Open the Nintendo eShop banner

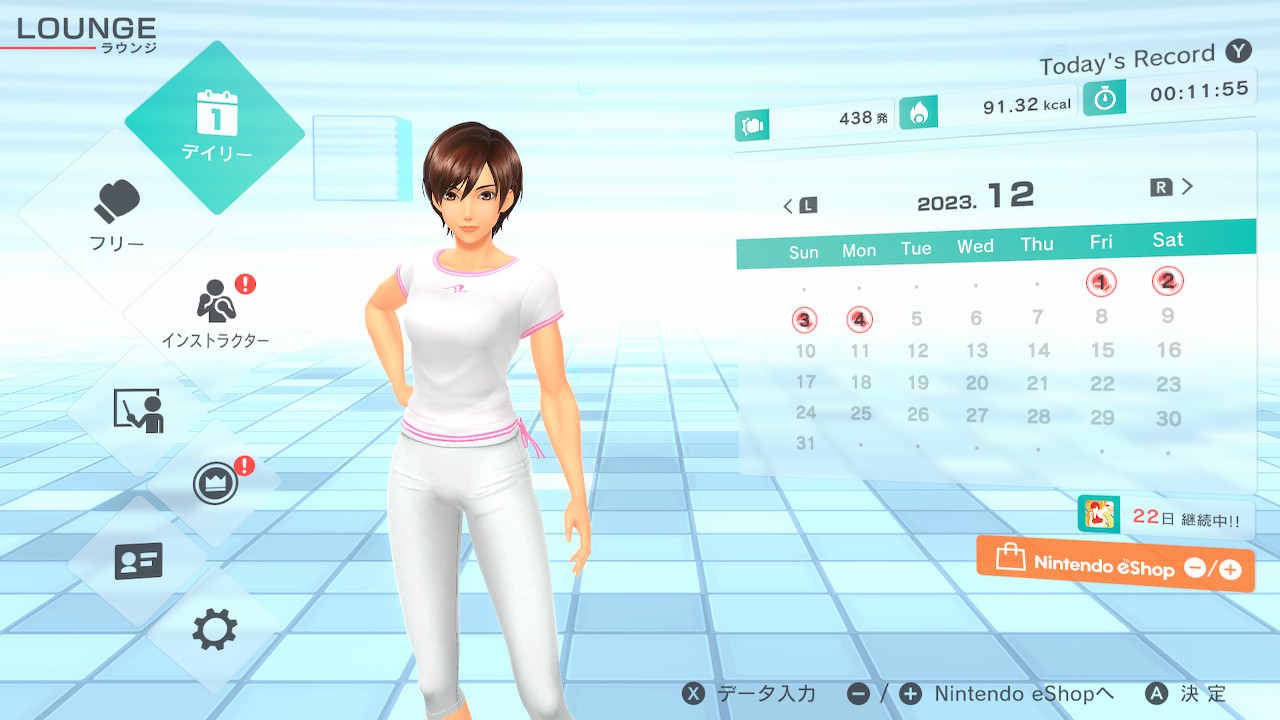click(1115, 565)
